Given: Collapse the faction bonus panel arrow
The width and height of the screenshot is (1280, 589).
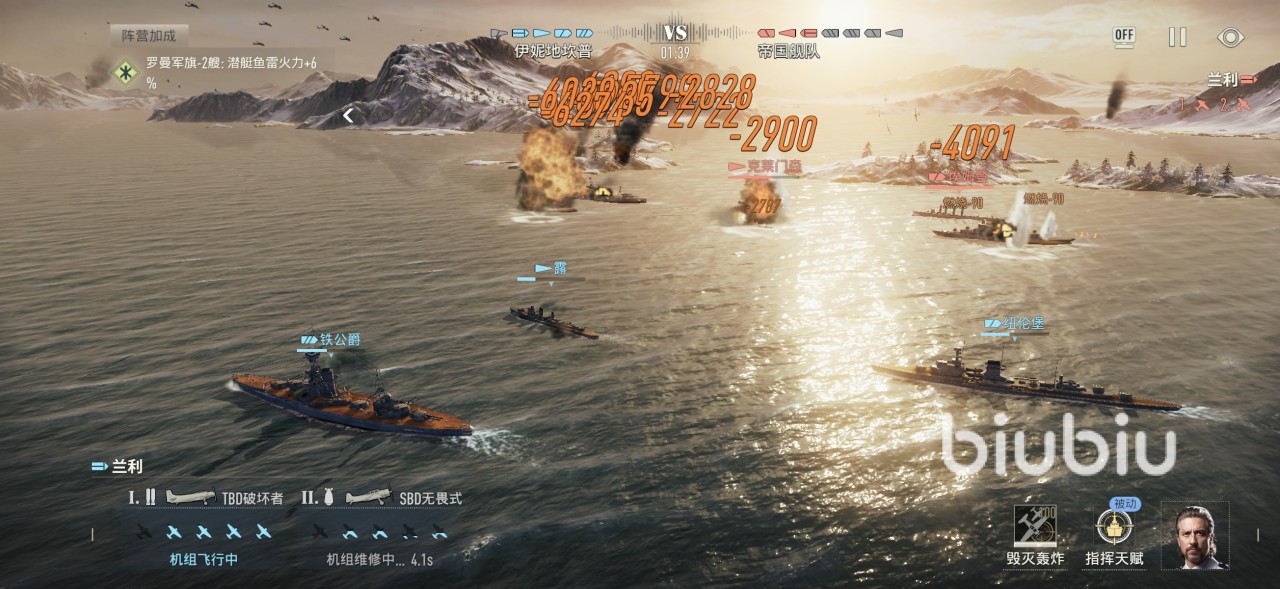Looking at the screenshot, I should click(348, 116).
